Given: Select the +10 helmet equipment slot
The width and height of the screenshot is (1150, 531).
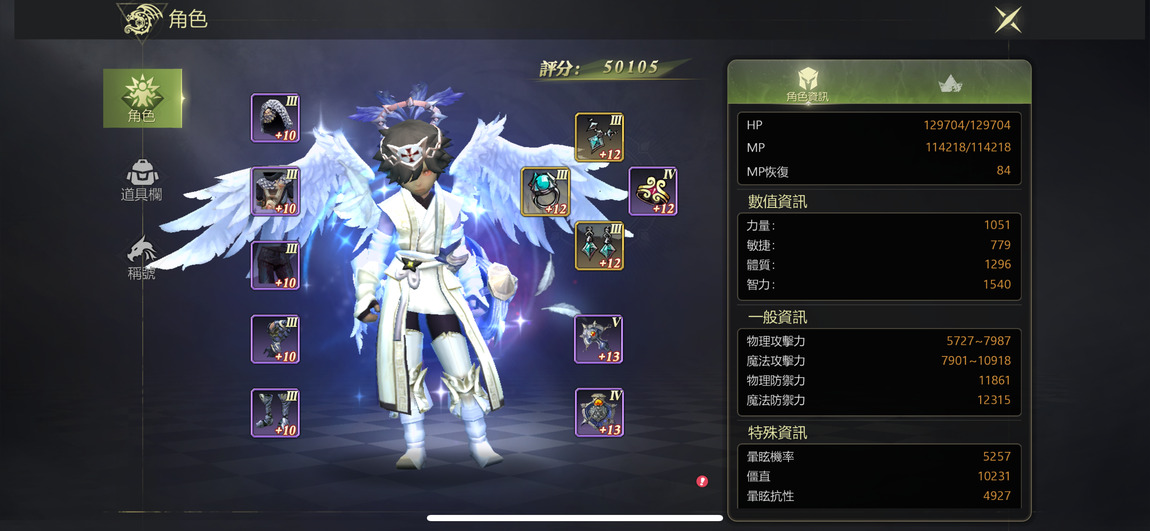Looking at the screenshot, I should point(275,119).
